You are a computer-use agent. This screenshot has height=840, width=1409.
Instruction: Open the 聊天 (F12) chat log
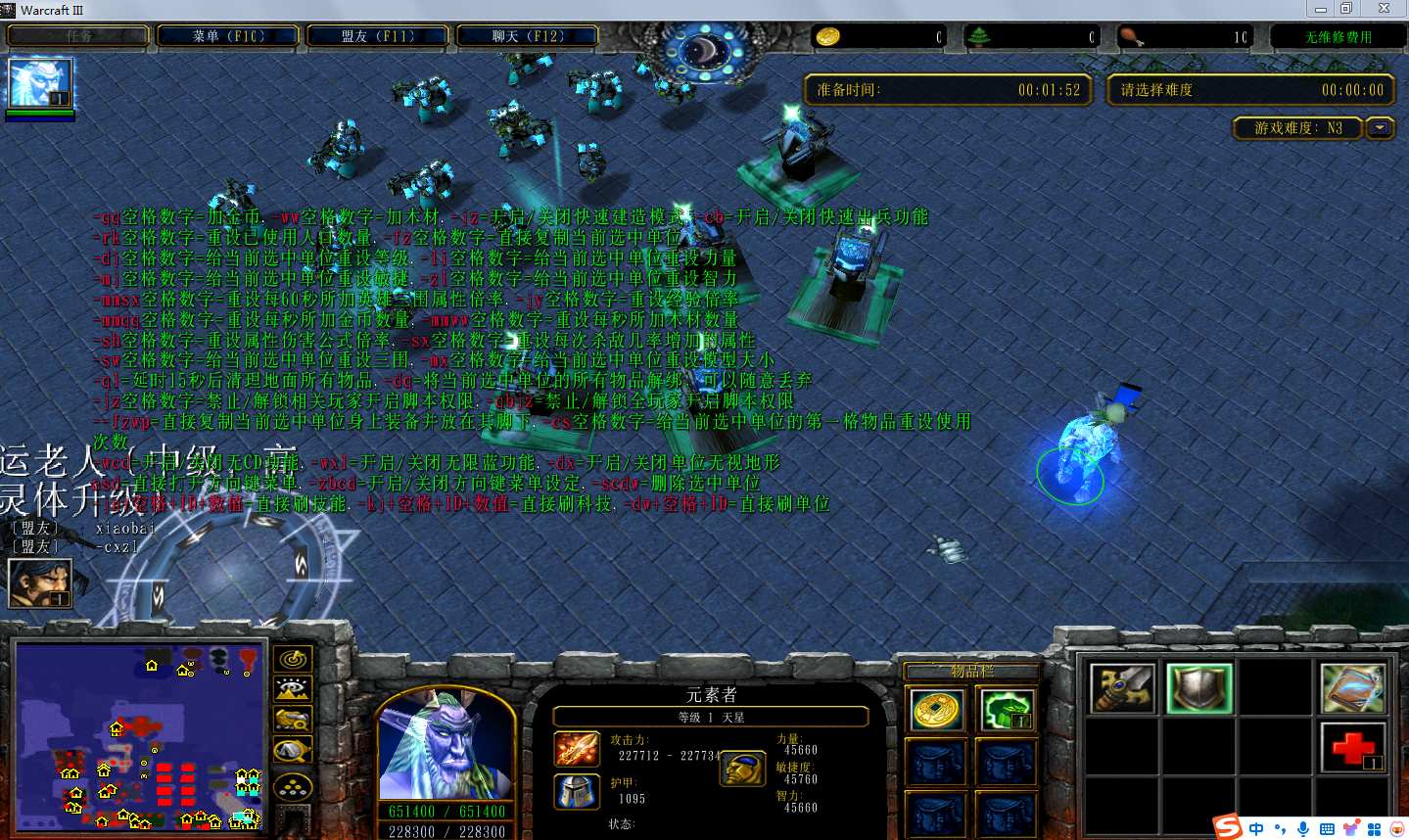coord(528,36)
